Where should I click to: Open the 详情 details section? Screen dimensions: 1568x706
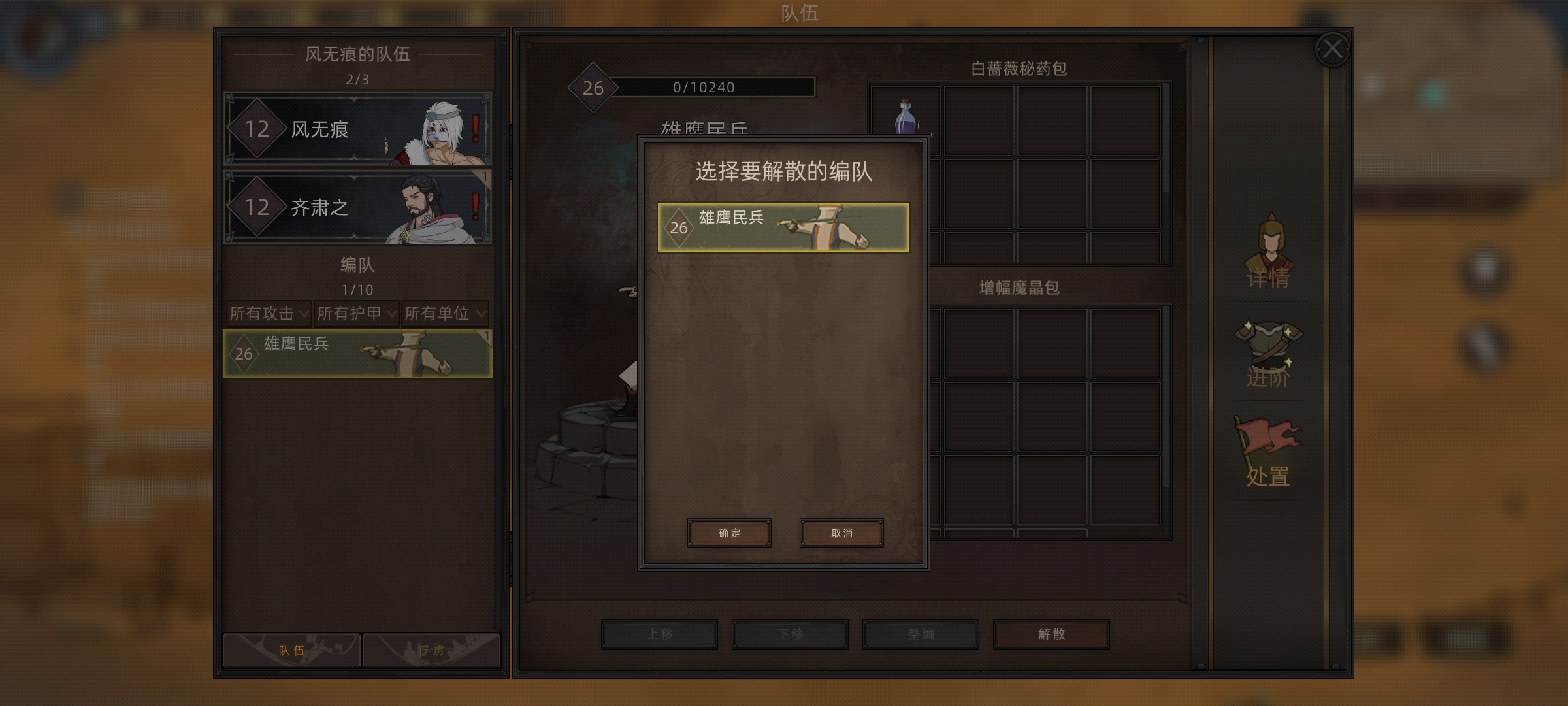[x=1267, y=255]
